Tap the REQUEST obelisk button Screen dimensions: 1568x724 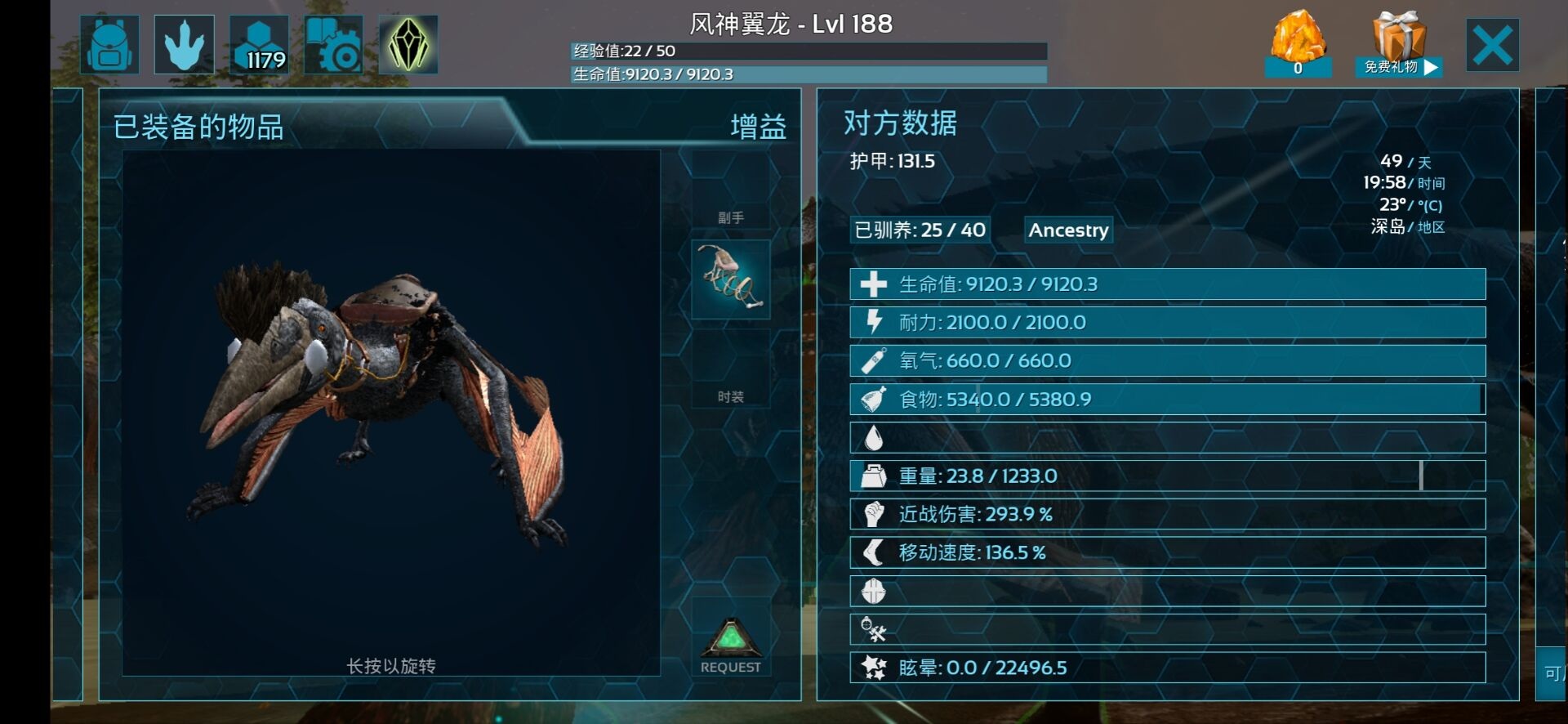pos(731,646)
